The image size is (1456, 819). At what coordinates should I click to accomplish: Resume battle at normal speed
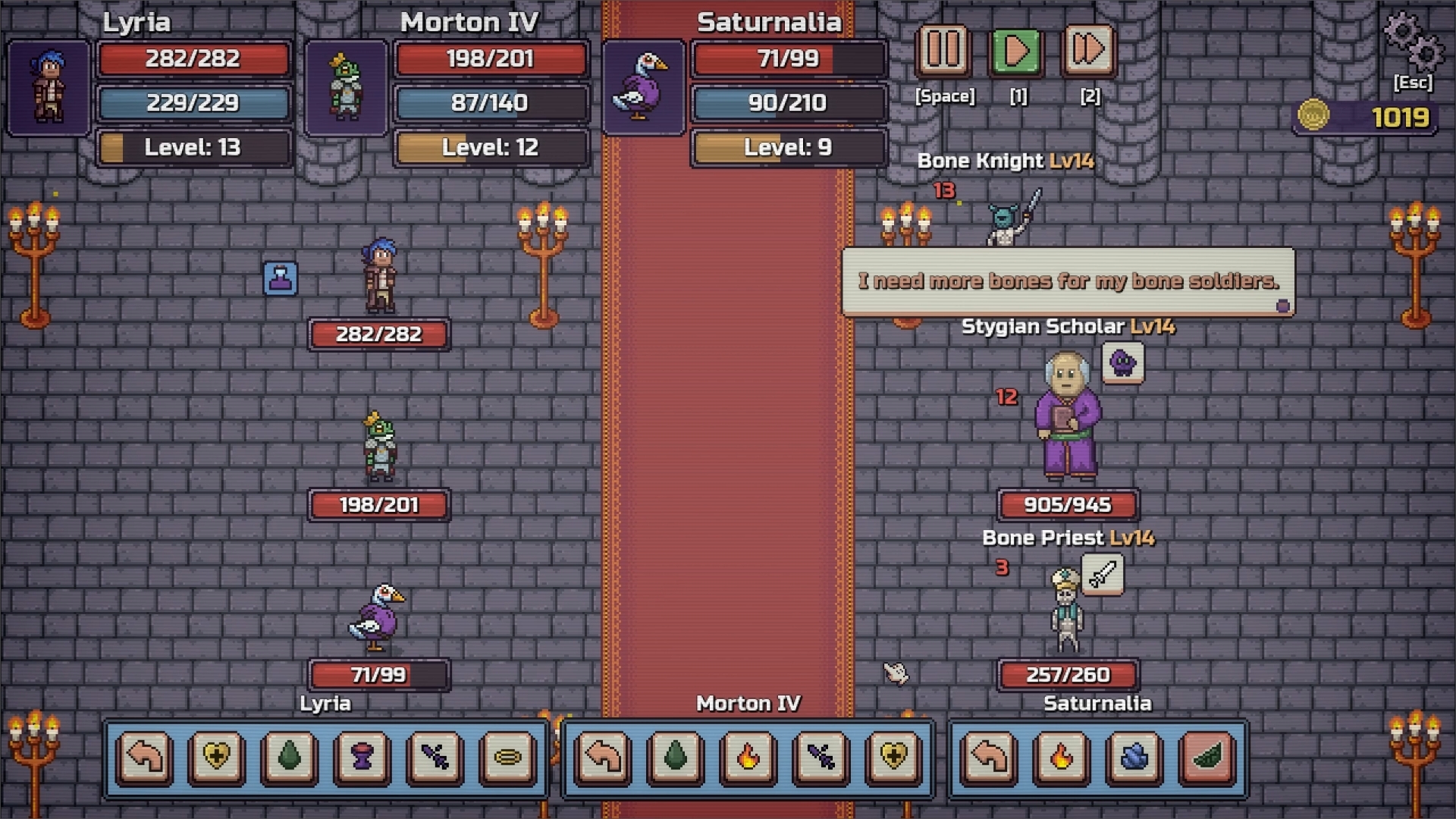[x=1017, y=51]
